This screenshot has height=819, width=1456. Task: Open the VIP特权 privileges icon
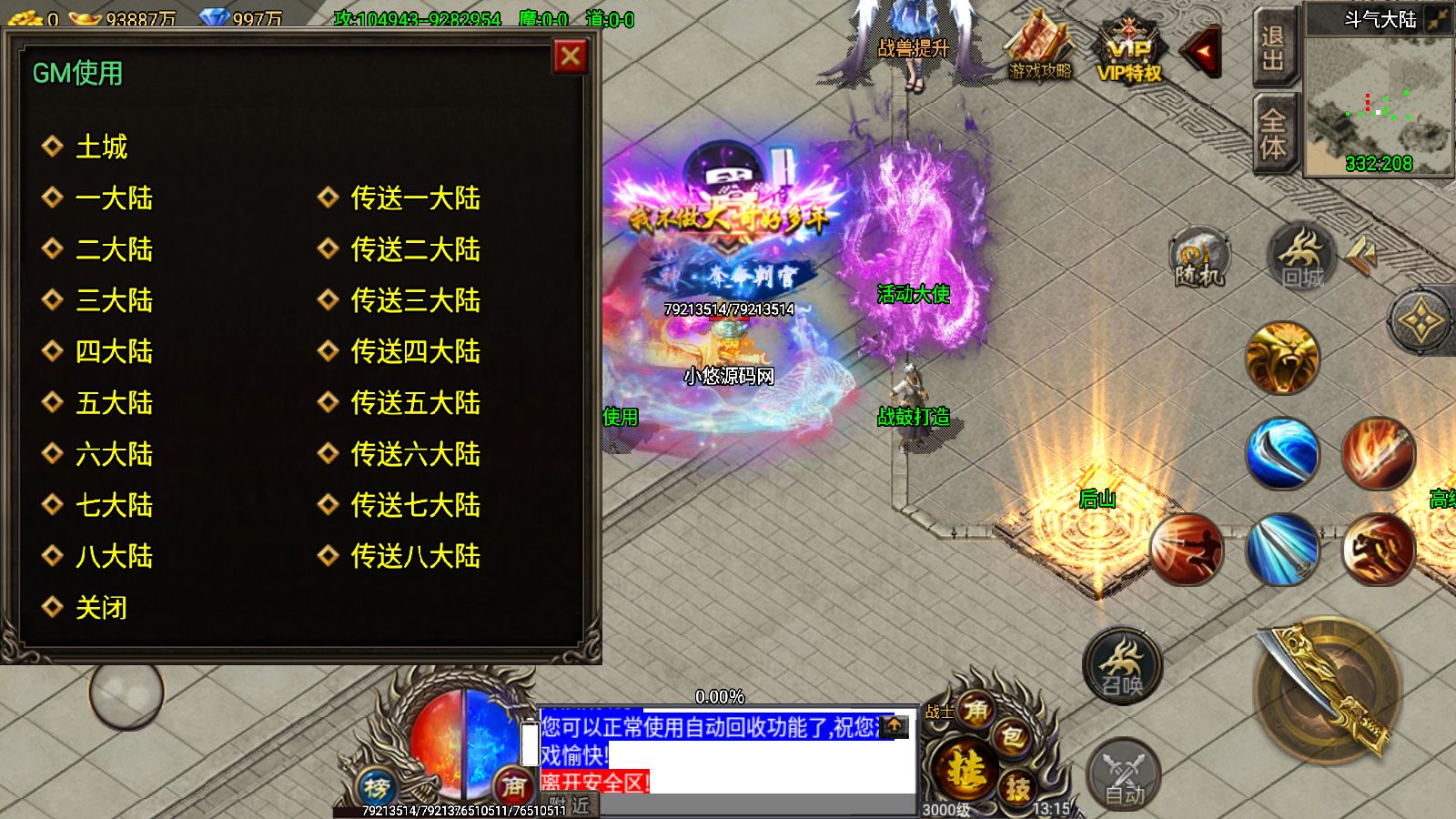point(1129,55)
